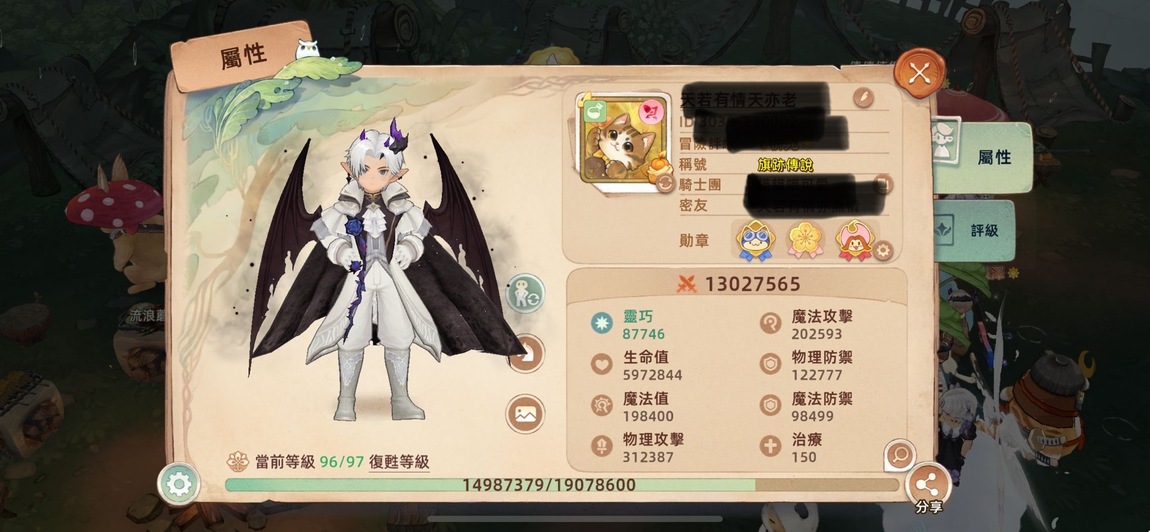Edit the character name with the quill icon
Viewport: 1150px width, 532px height.
tap(862, 97)
